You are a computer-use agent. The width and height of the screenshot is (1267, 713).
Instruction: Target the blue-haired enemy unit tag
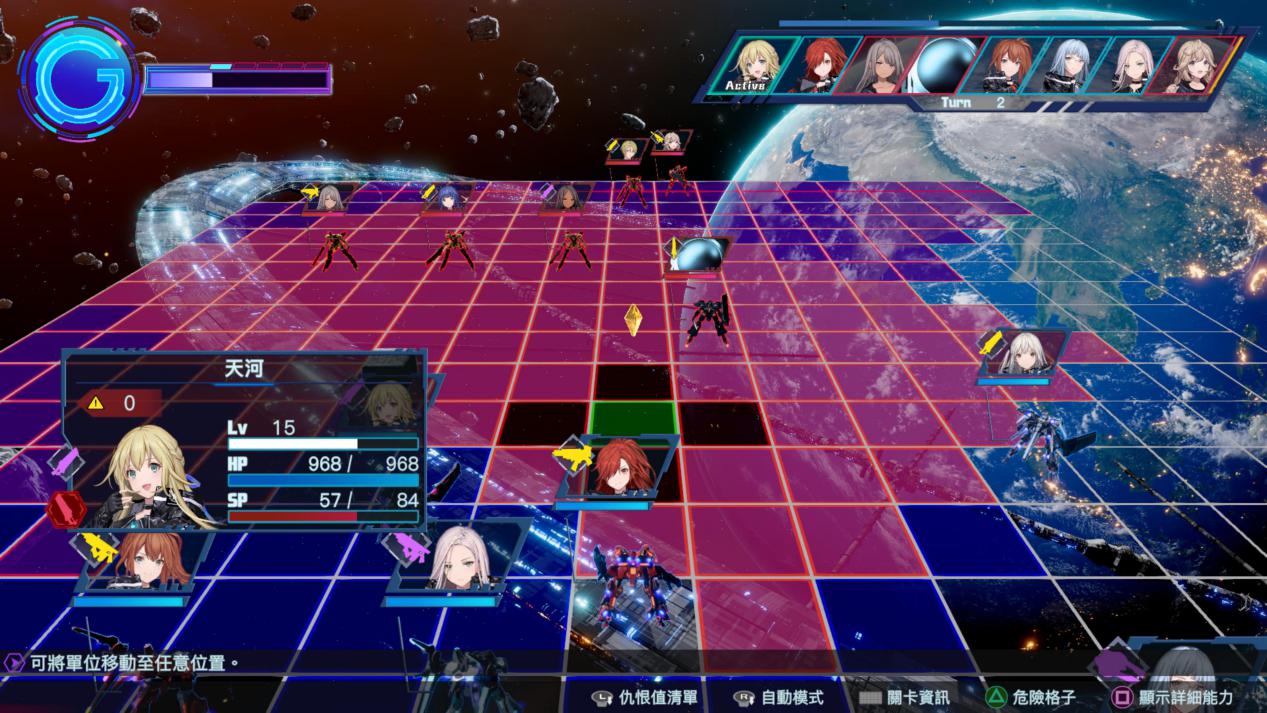[x=450, y=197]
